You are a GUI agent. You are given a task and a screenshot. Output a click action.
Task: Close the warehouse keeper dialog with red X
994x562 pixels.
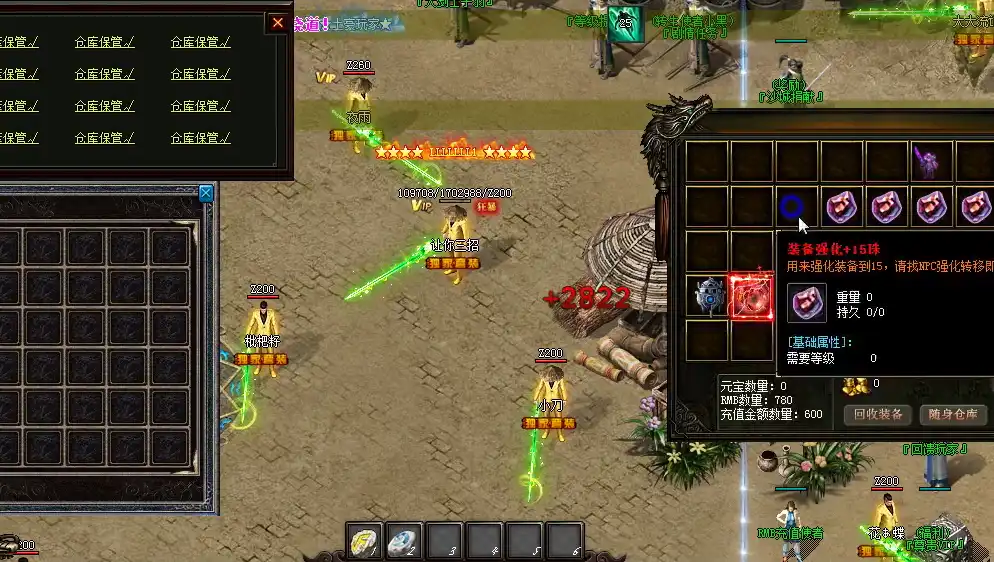278,23
